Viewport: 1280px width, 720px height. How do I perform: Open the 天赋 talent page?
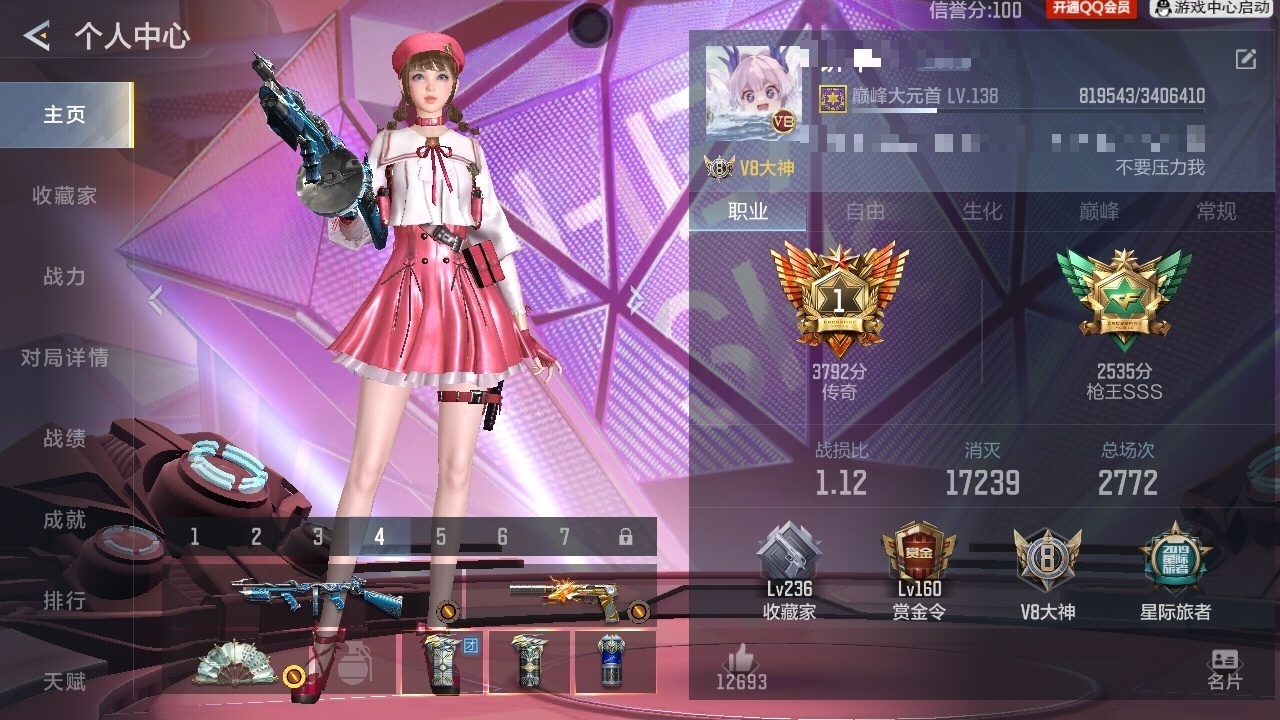(x=65, y=682)
